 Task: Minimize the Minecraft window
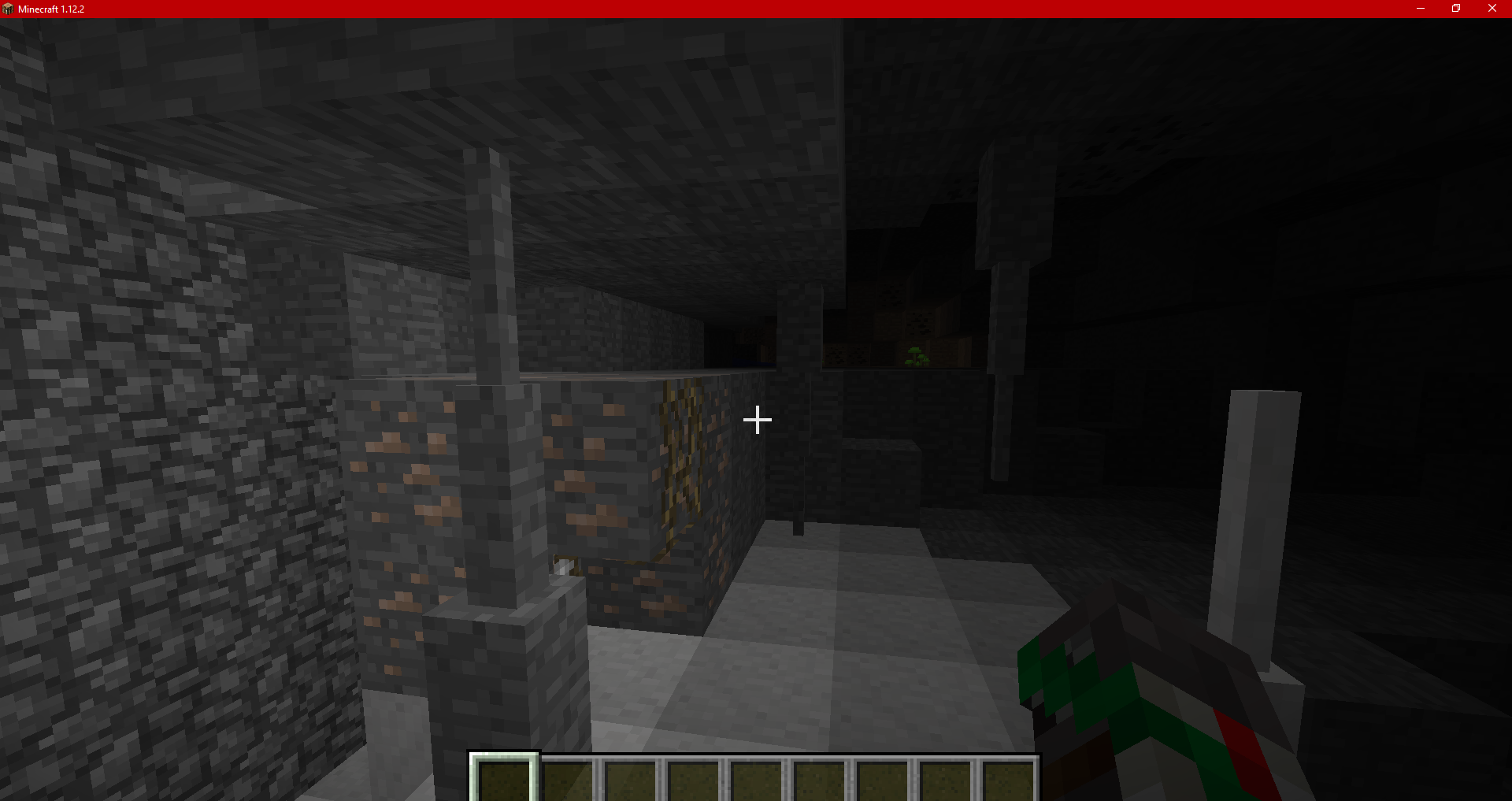[x=1421, y=9]
